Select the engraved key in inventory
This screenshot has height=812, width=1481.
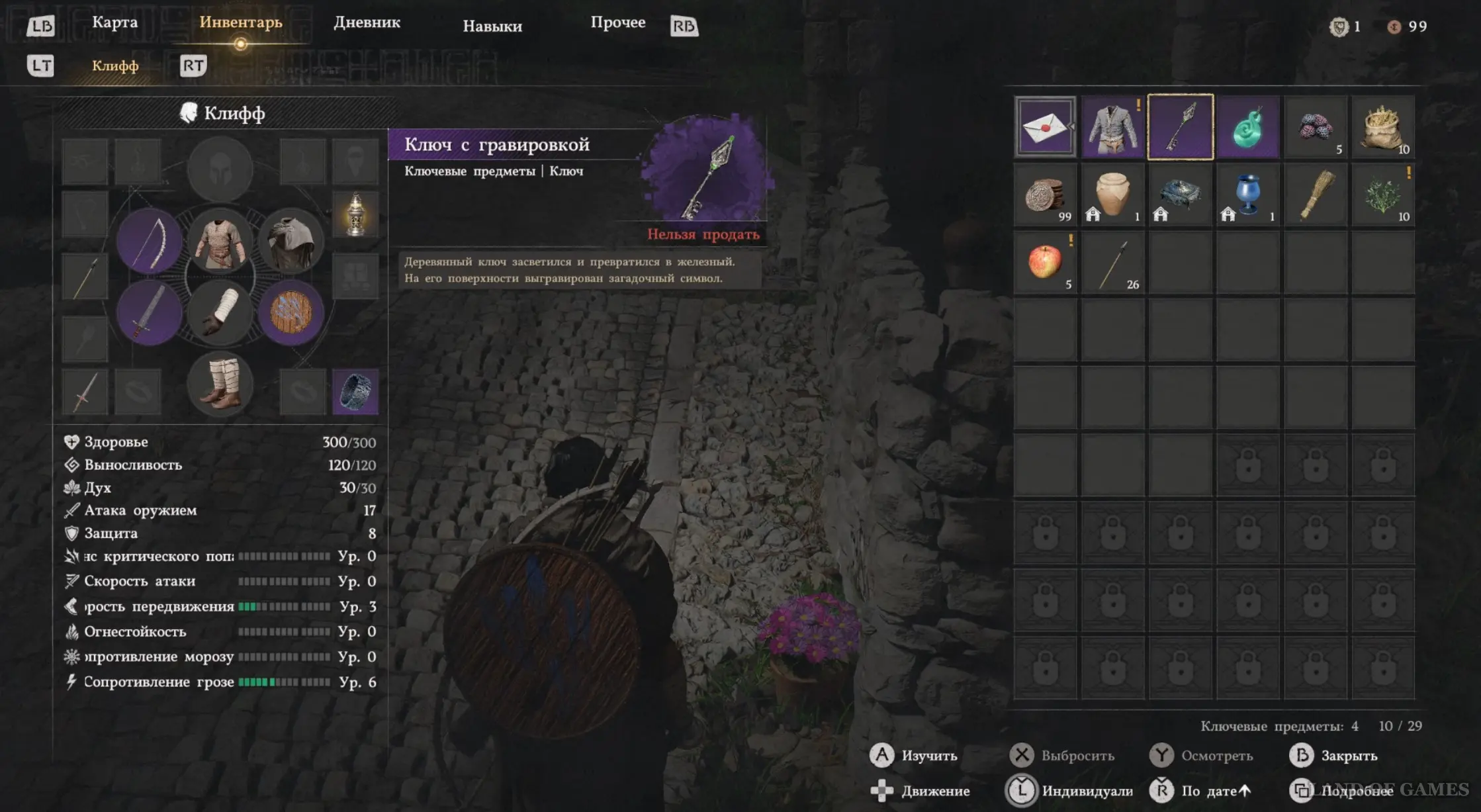tap(1181, 127)
